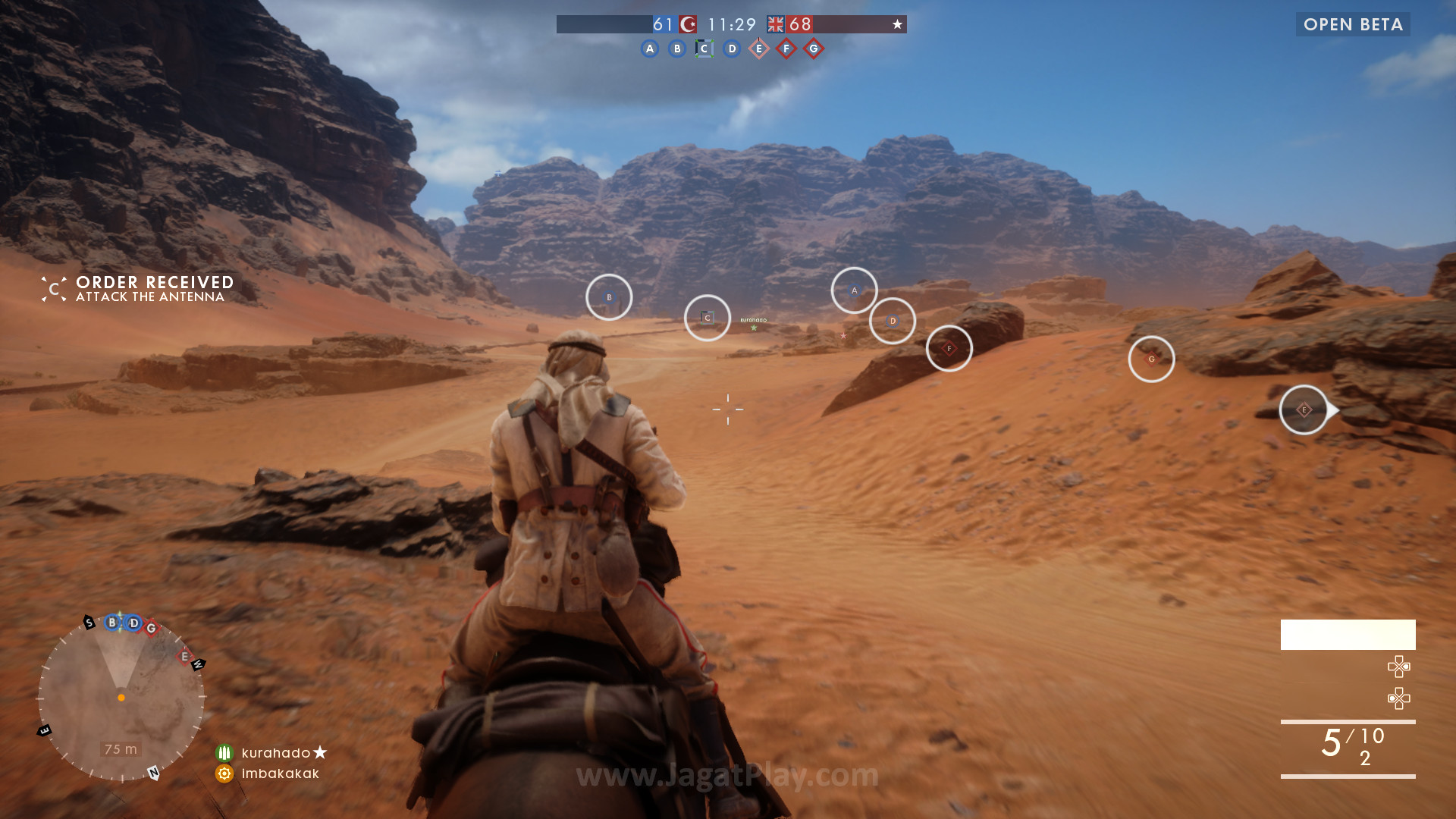Click objective A flag in the top scoreboard
Image resolution: width=1456 pixels, height=819 pixels.
(650, 49)
